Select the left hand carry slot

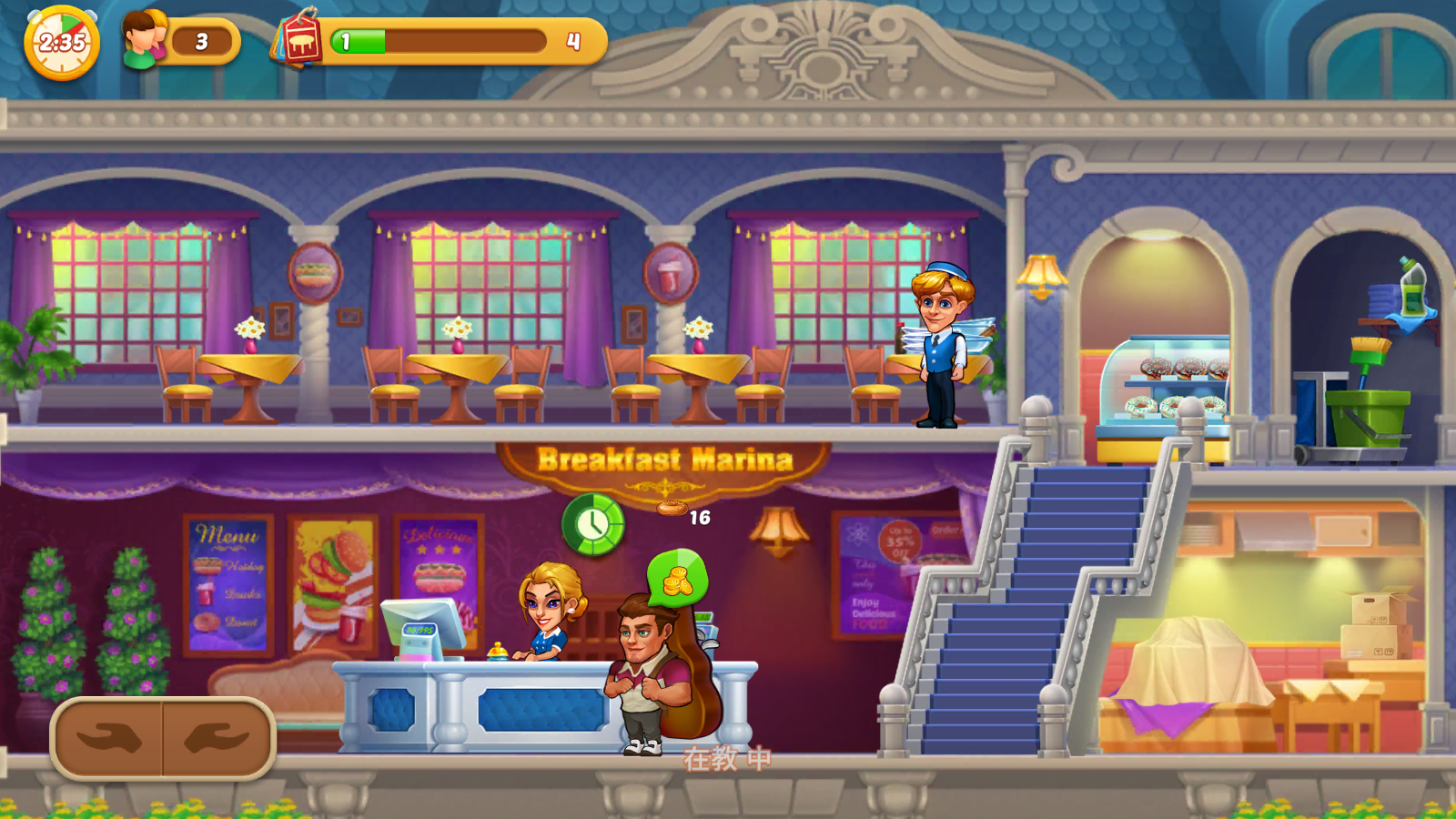[x=108, y=738]
